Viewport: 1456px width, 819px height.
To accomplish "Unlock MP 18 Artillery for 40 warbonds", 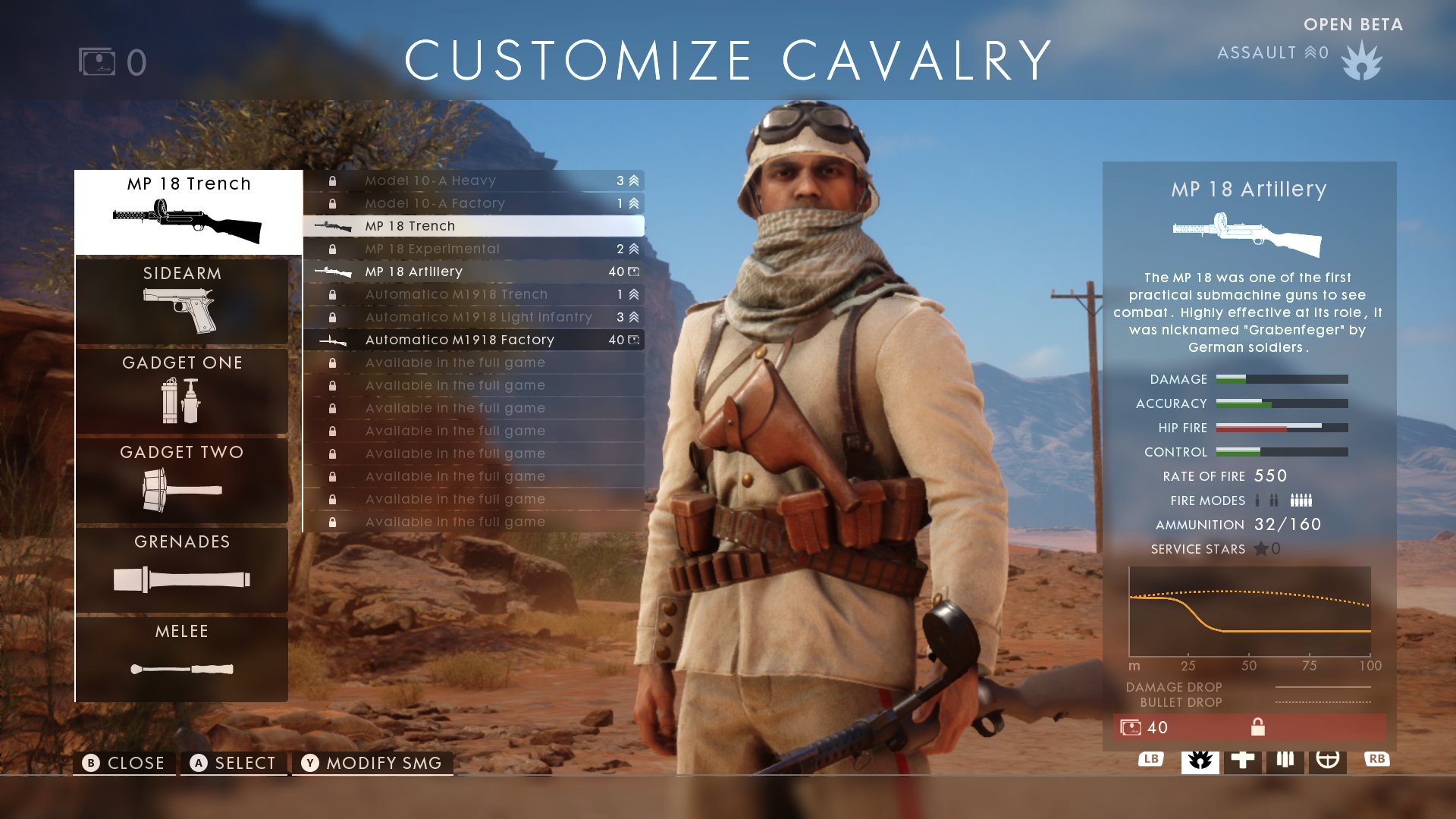I will point(1249,727).
